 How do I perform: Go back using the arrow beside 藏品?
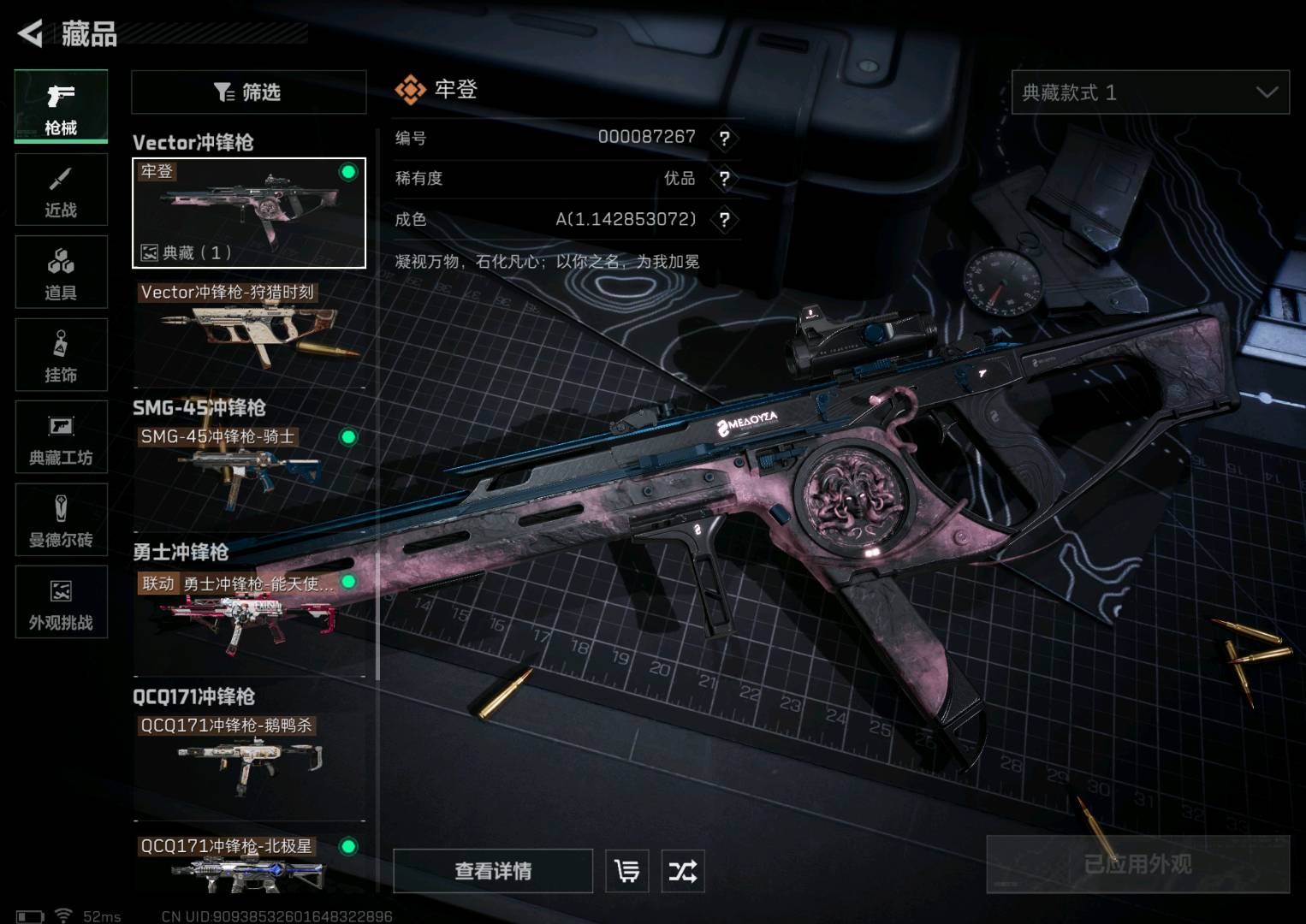(x=31, y=33)
